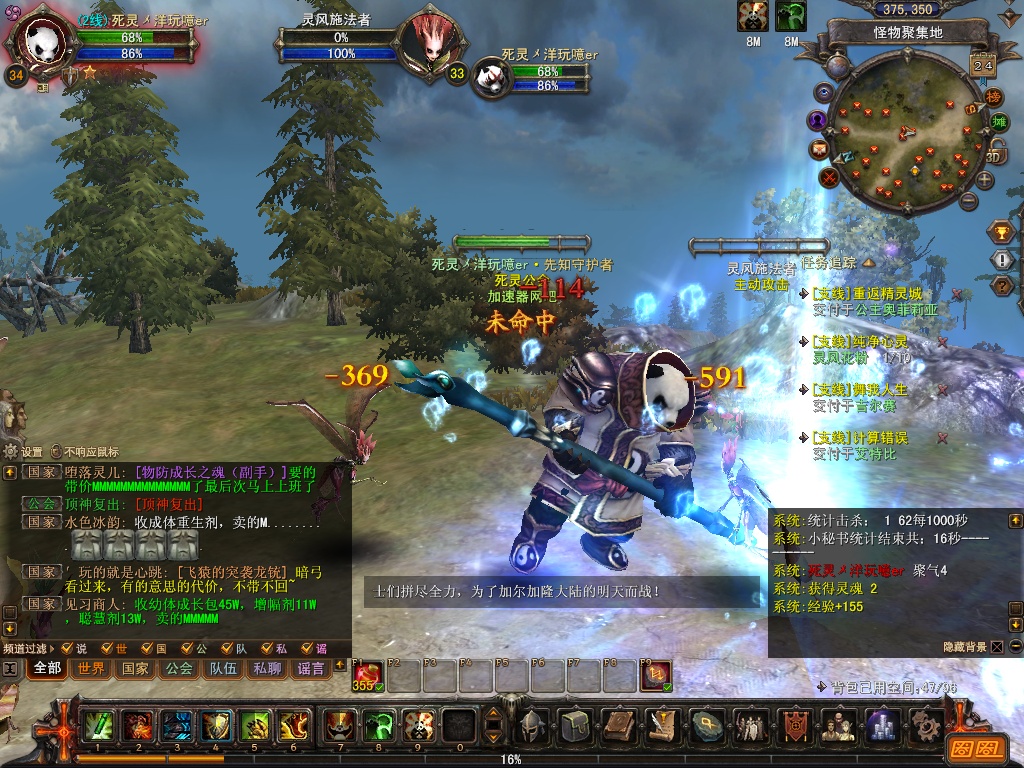Toggle the 3D lock button by minimap
The width and height of the screenshot is (1024, 768).
click(995, 153)
